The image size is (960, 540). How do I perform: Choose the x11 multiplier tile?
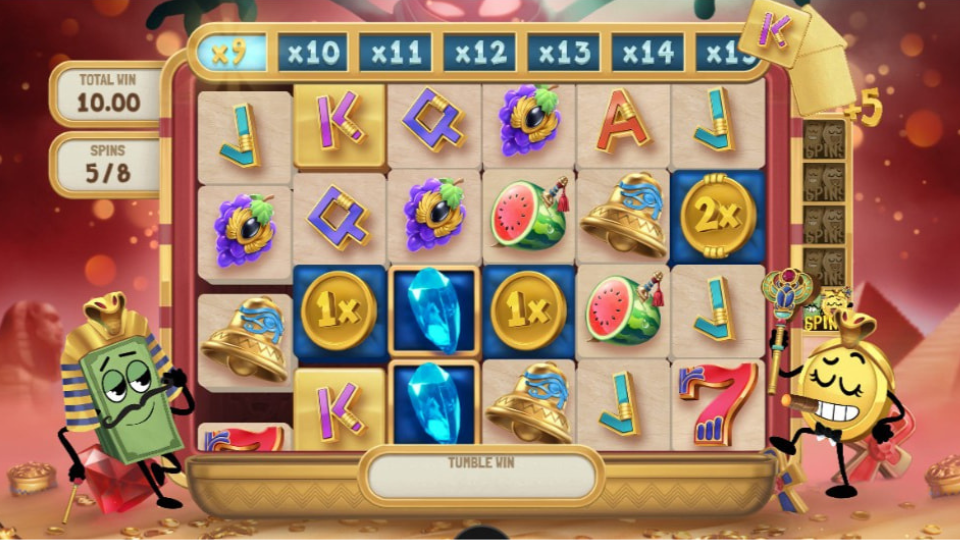point(396,52)
